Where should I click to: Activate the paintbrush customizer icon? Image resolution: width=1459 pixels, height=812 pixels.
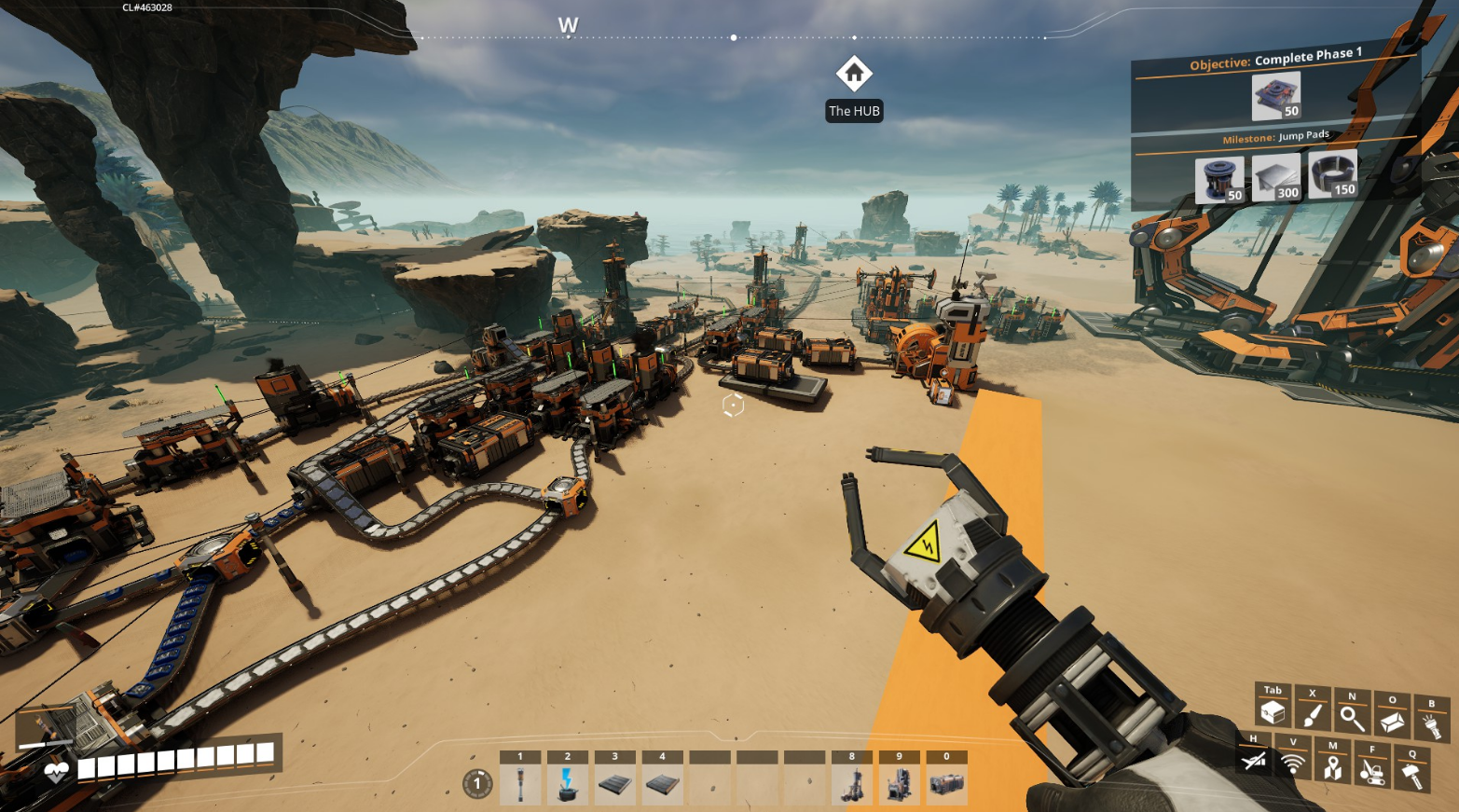point(1312,716)
